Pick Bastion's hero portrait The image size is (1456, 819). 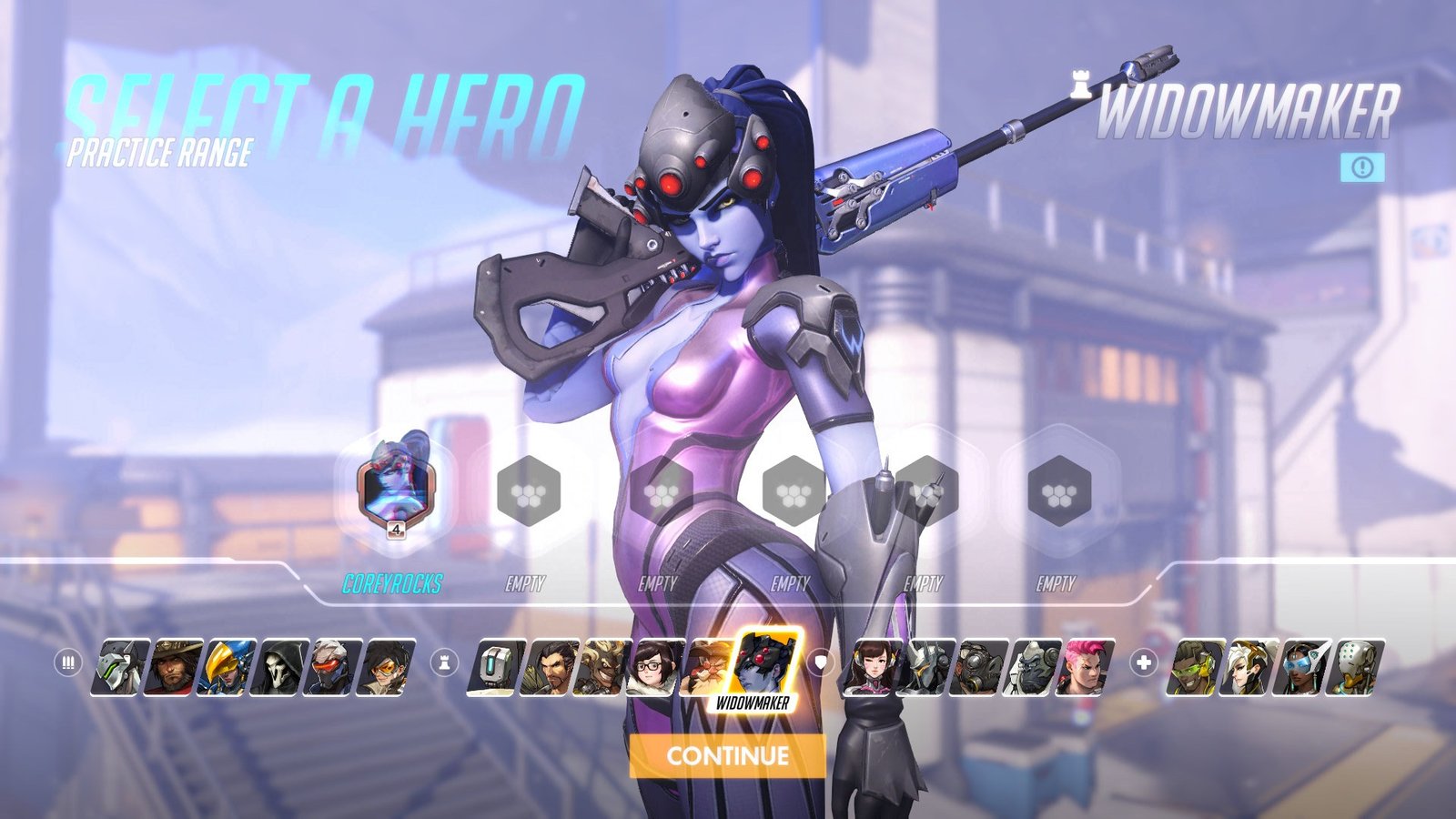497,667
